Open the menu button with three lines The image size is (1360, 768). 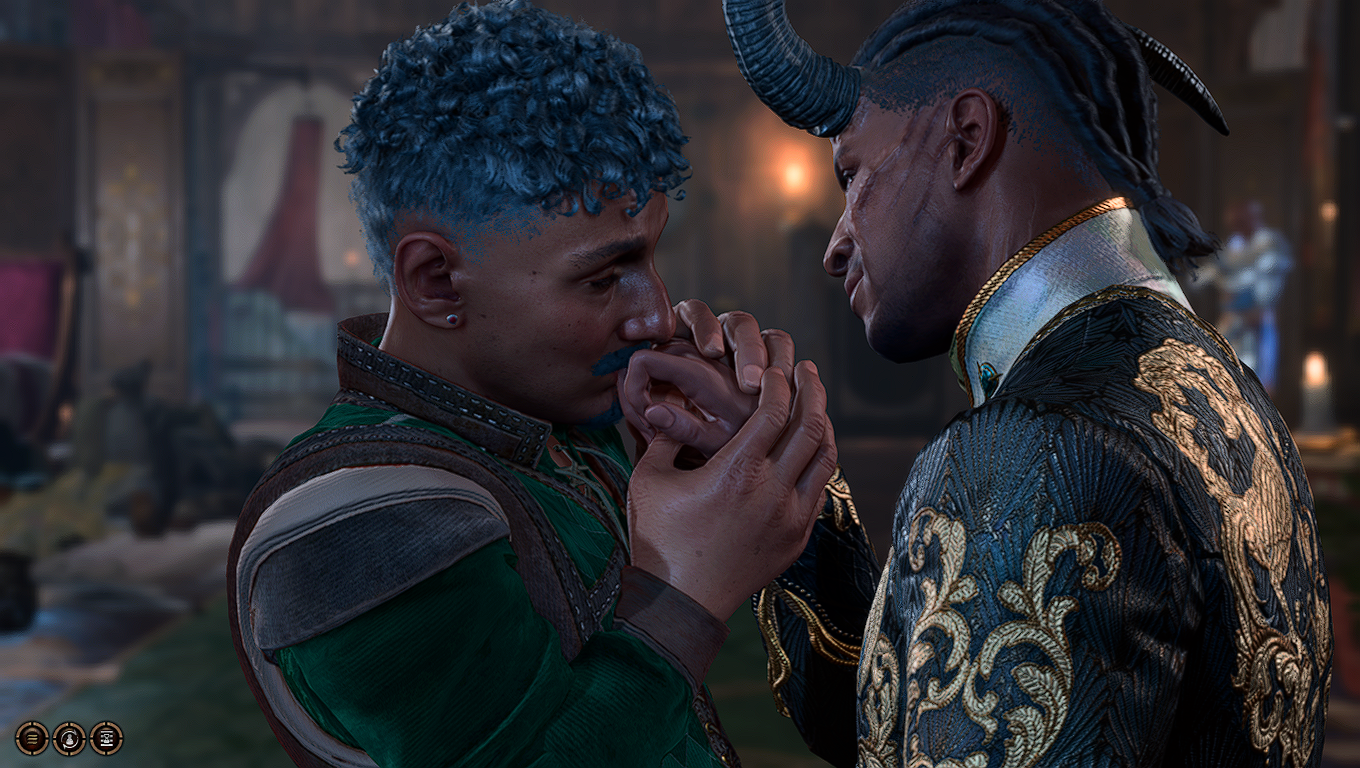31,738
